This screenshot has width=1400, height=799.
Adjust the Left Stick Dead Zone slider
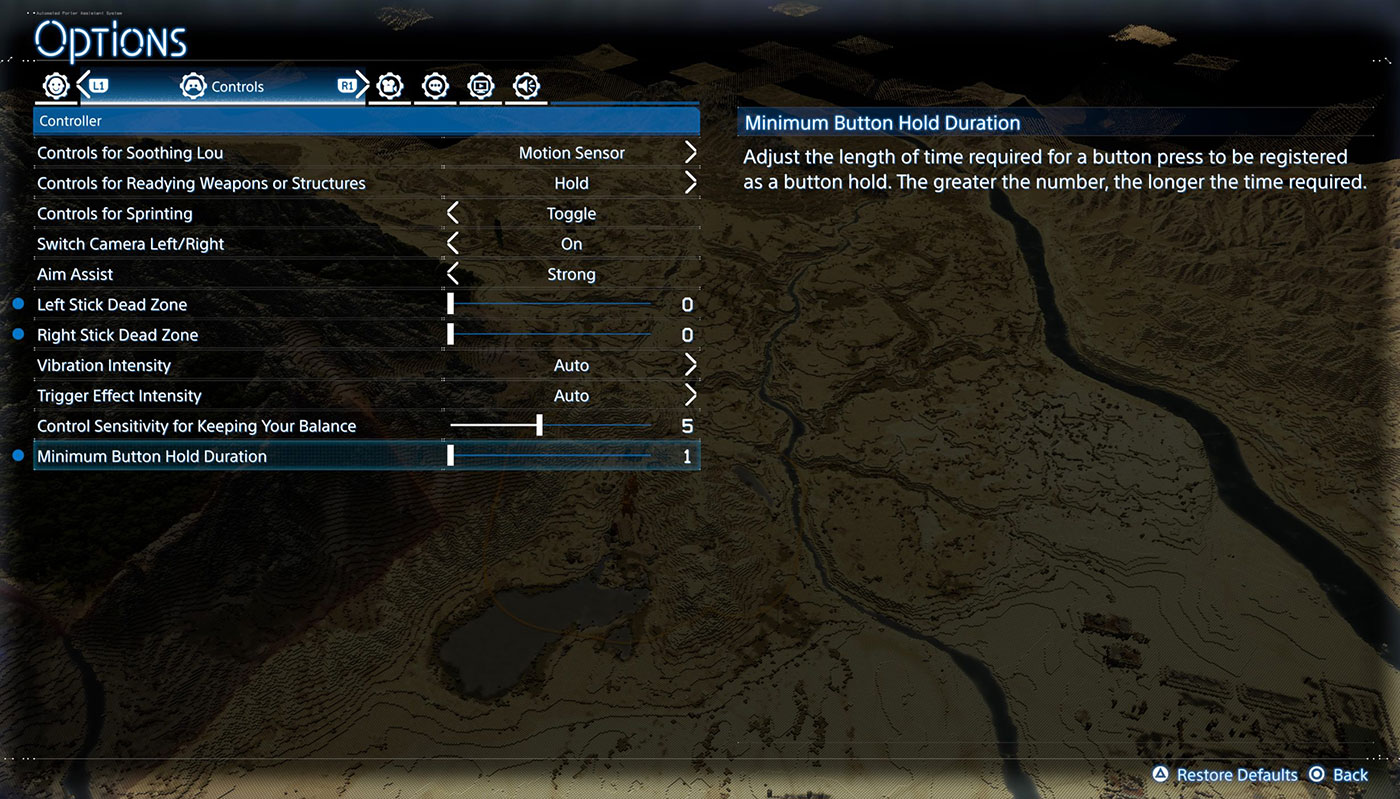point(451,304)
